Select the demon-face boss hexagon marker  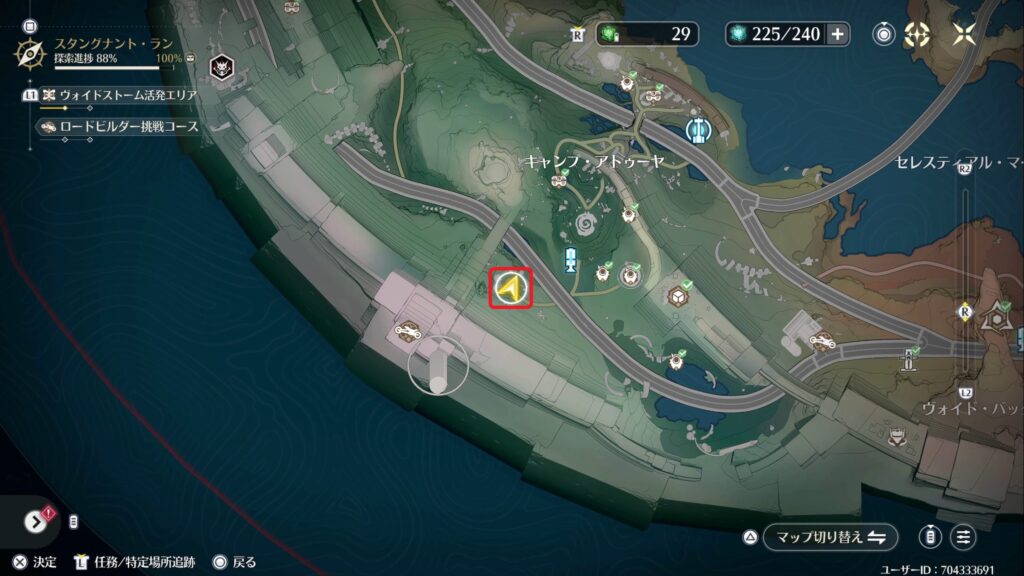(220, 67)
